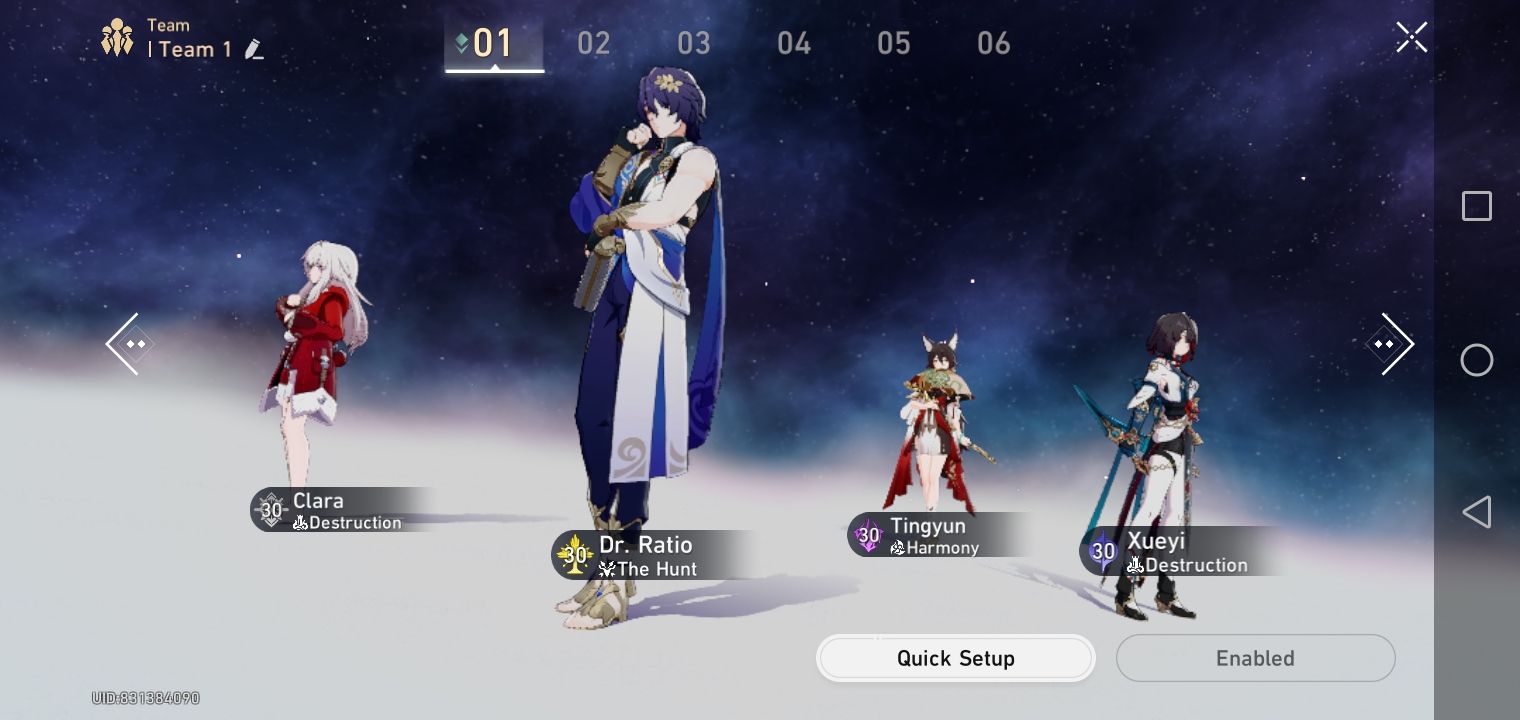Screen dimensions: 1520x720
Task: Edit the team name with pencil icon
Action: 254,49
